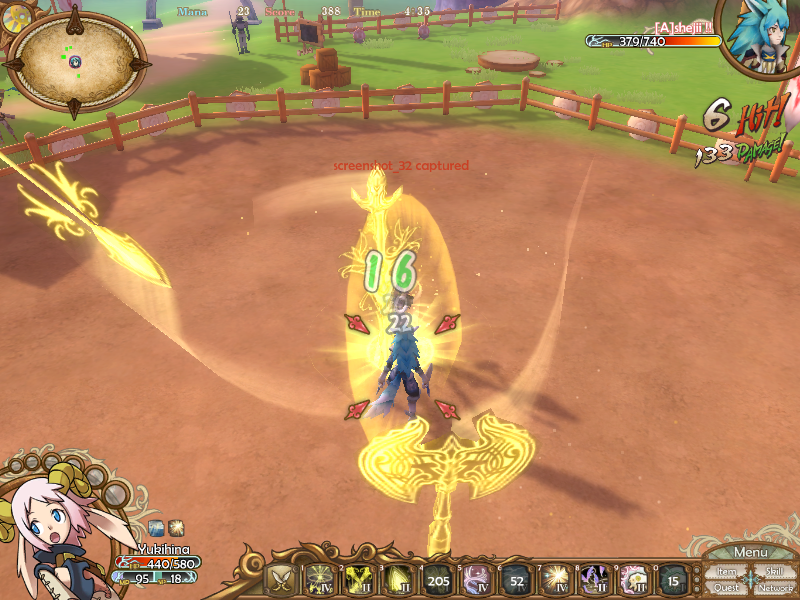Activate the white flower skill in slot 9
The height and width of the screenshot is (600, 800).
(634, 579)
